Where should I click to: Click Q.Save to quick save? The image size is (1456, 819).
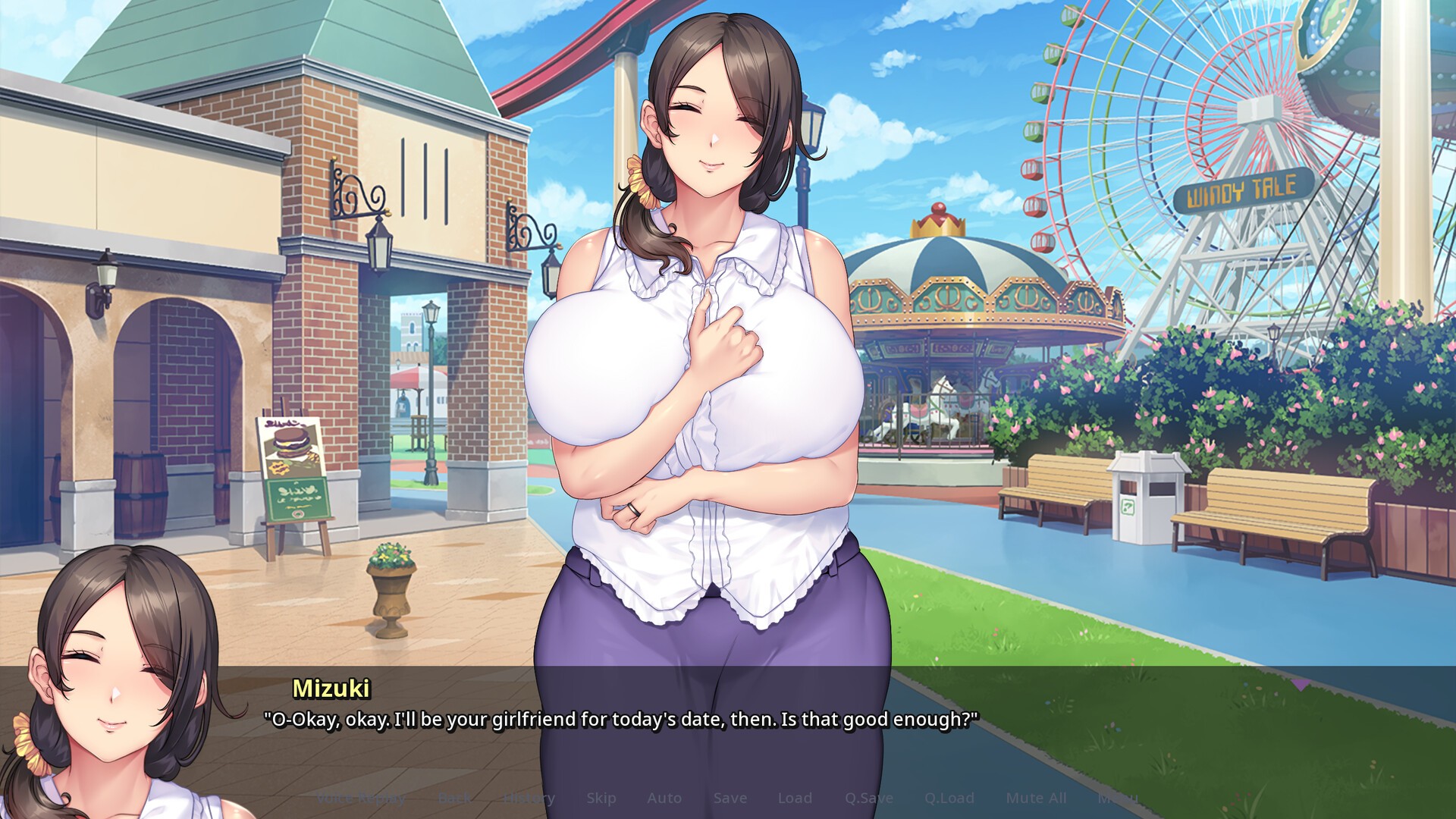869,798
